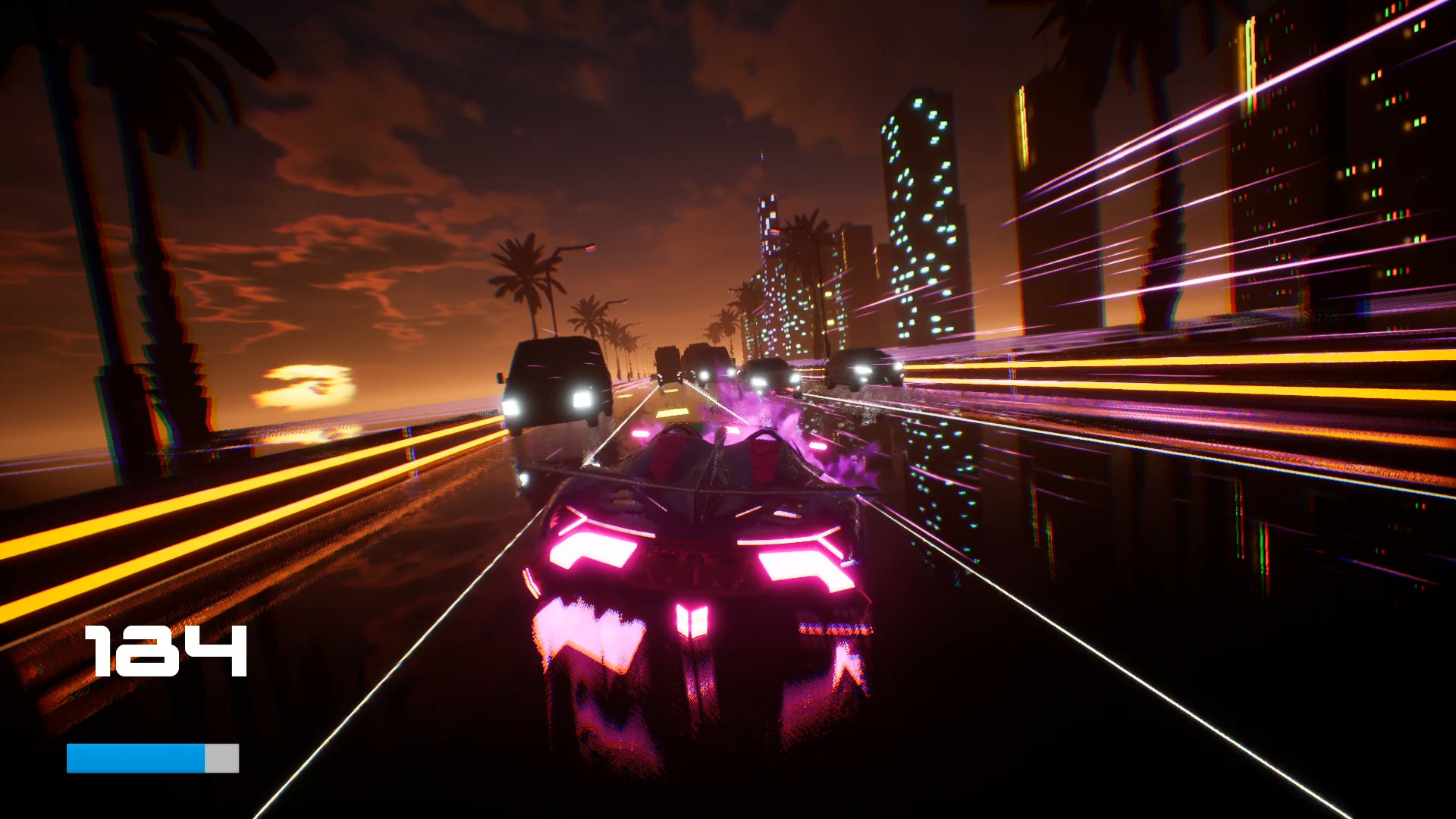Click the blue boost gauge bar
1456x819 pixels.
tap(136, 758)
